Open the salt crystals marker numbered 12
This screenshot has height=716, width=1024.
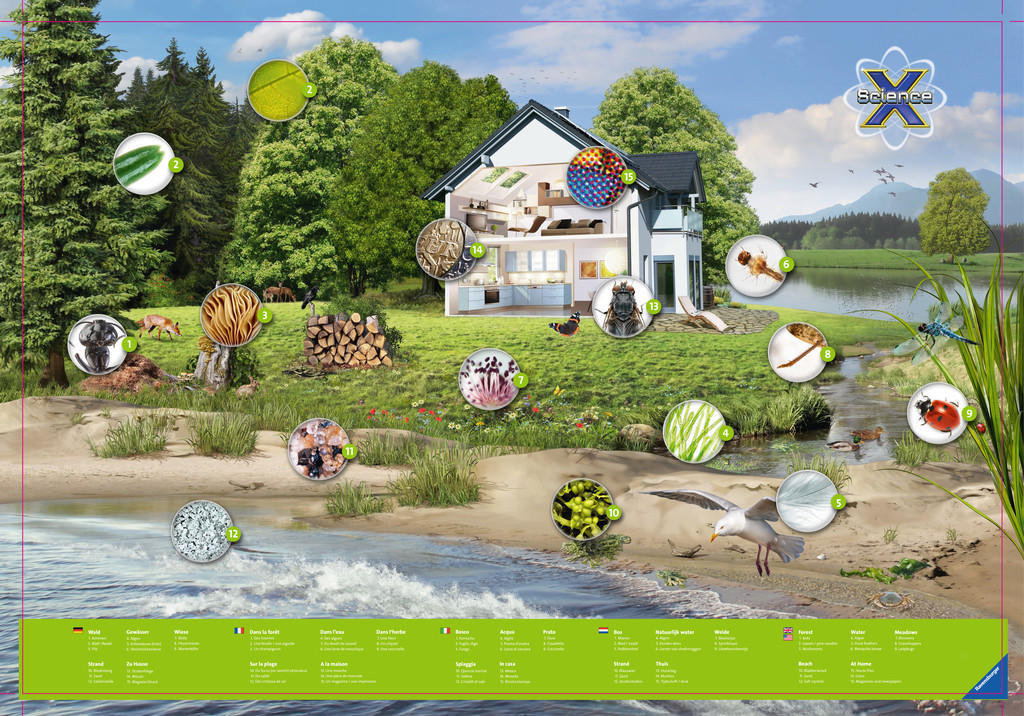[x=201, y=531]
